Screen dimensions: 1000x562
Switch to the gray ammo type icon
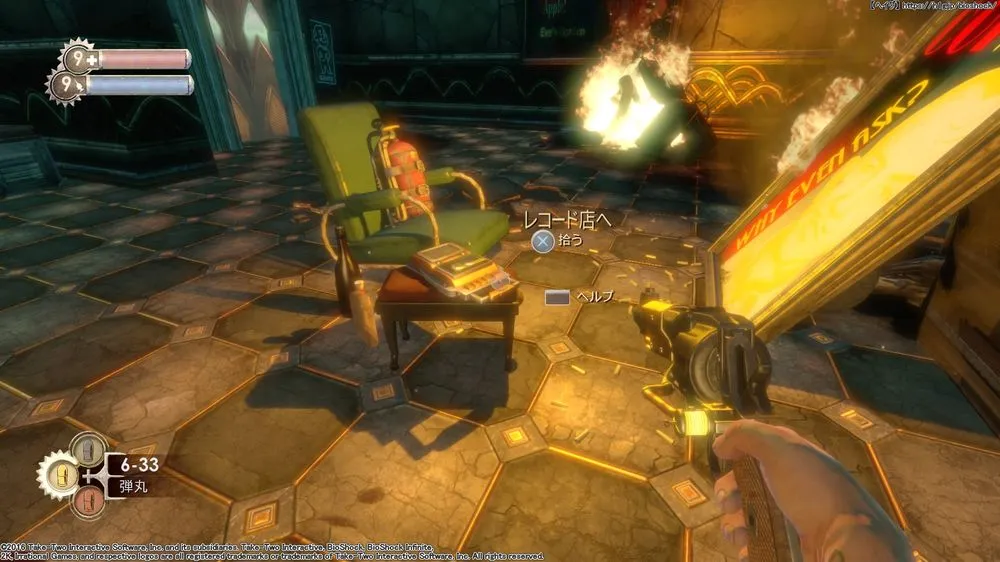pos(89,449)
